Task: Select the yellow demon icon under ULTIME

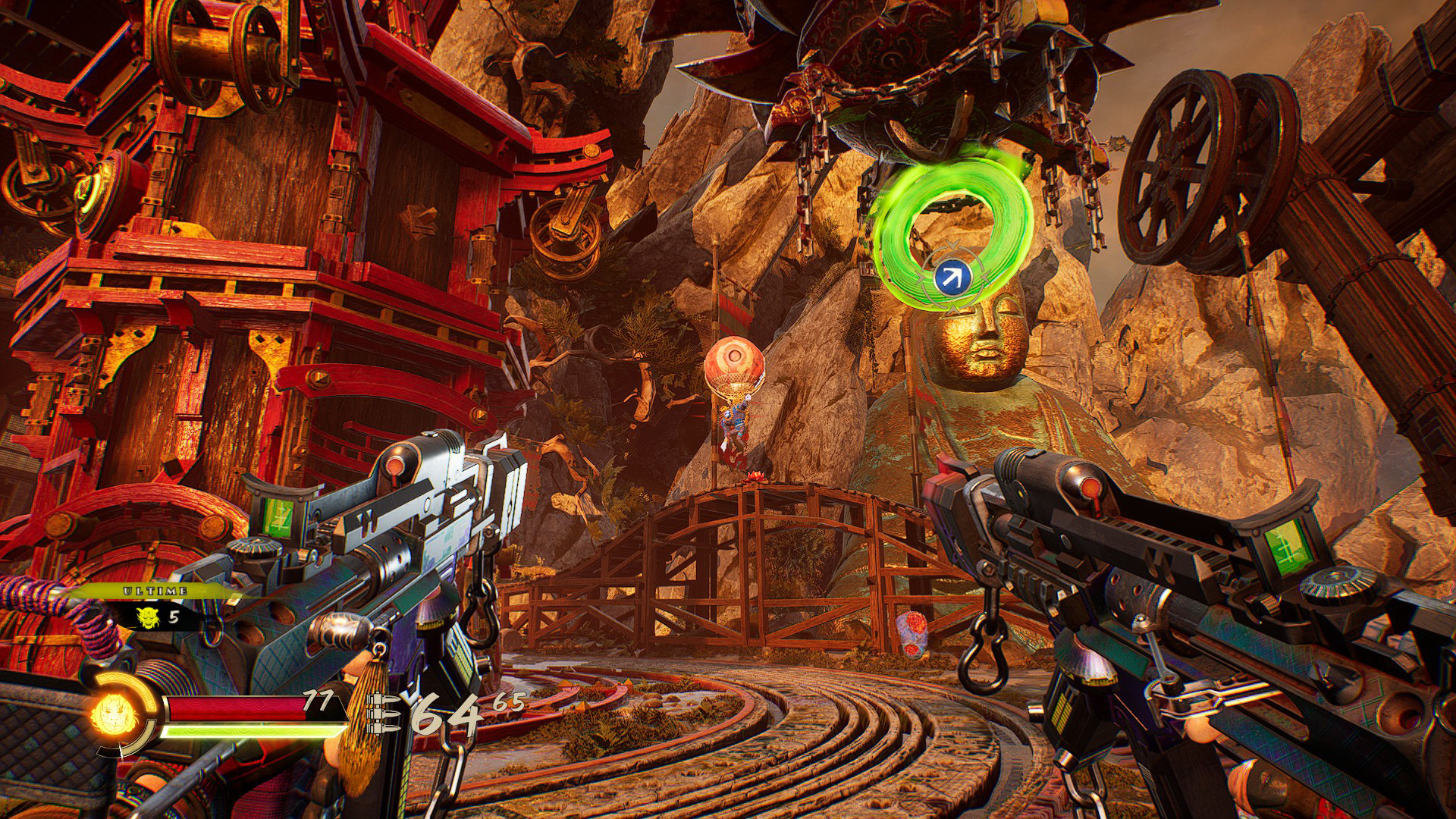Action: point(147,617)
